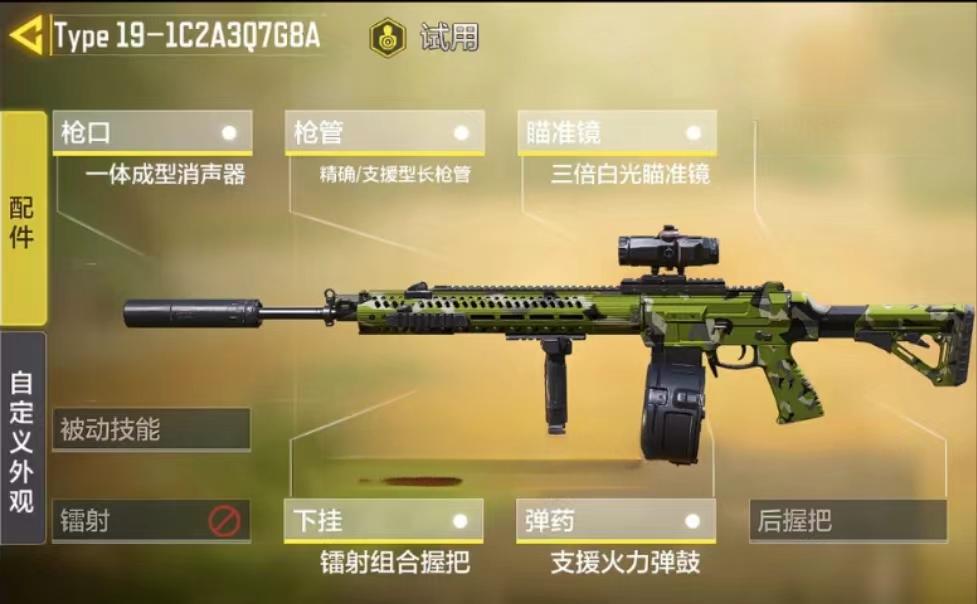Open the 下挂 underbarrel slot

point(384,521)
